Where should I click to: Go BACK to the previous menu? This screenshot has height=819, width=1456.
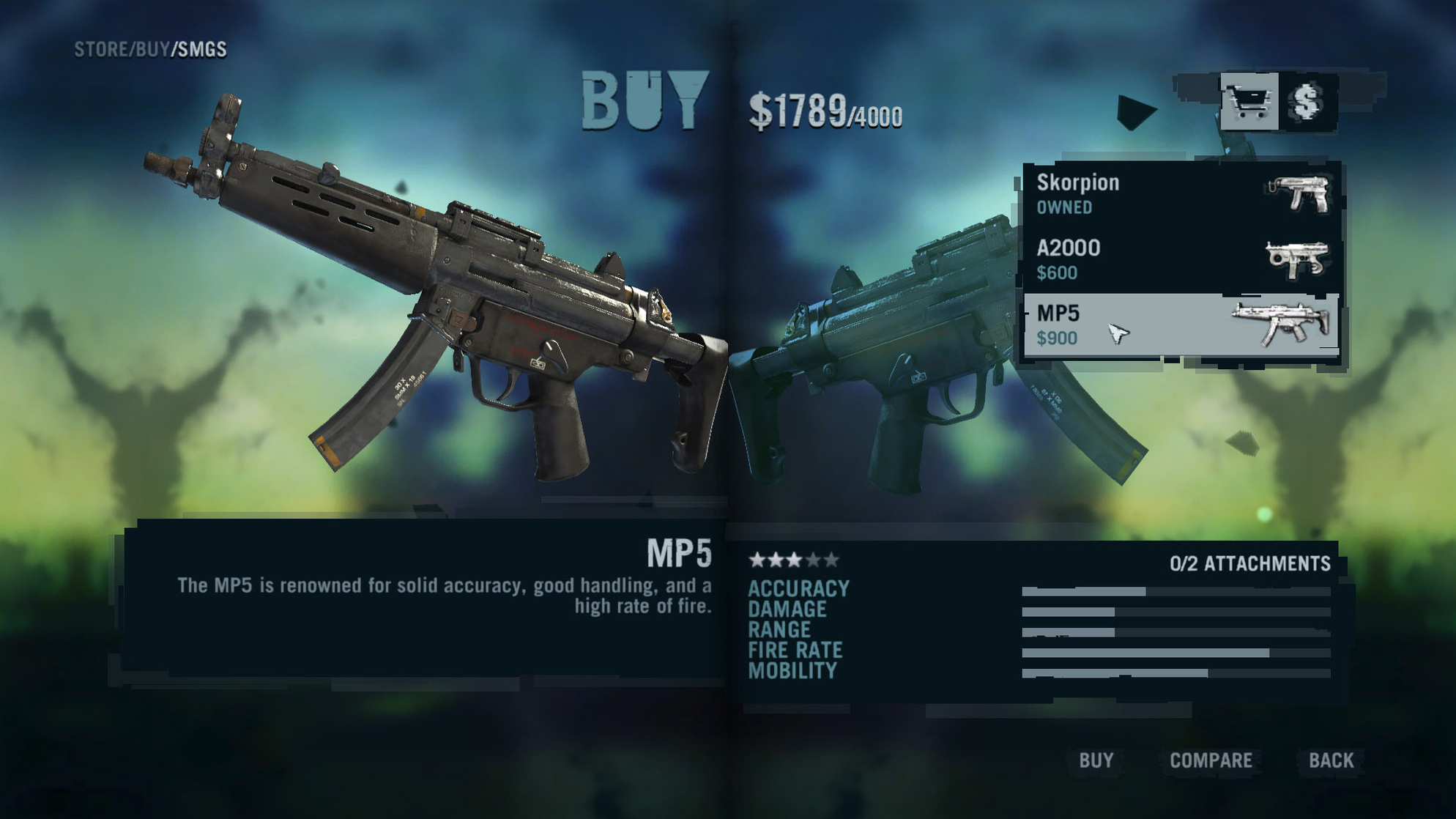(x=1331, y=760)
